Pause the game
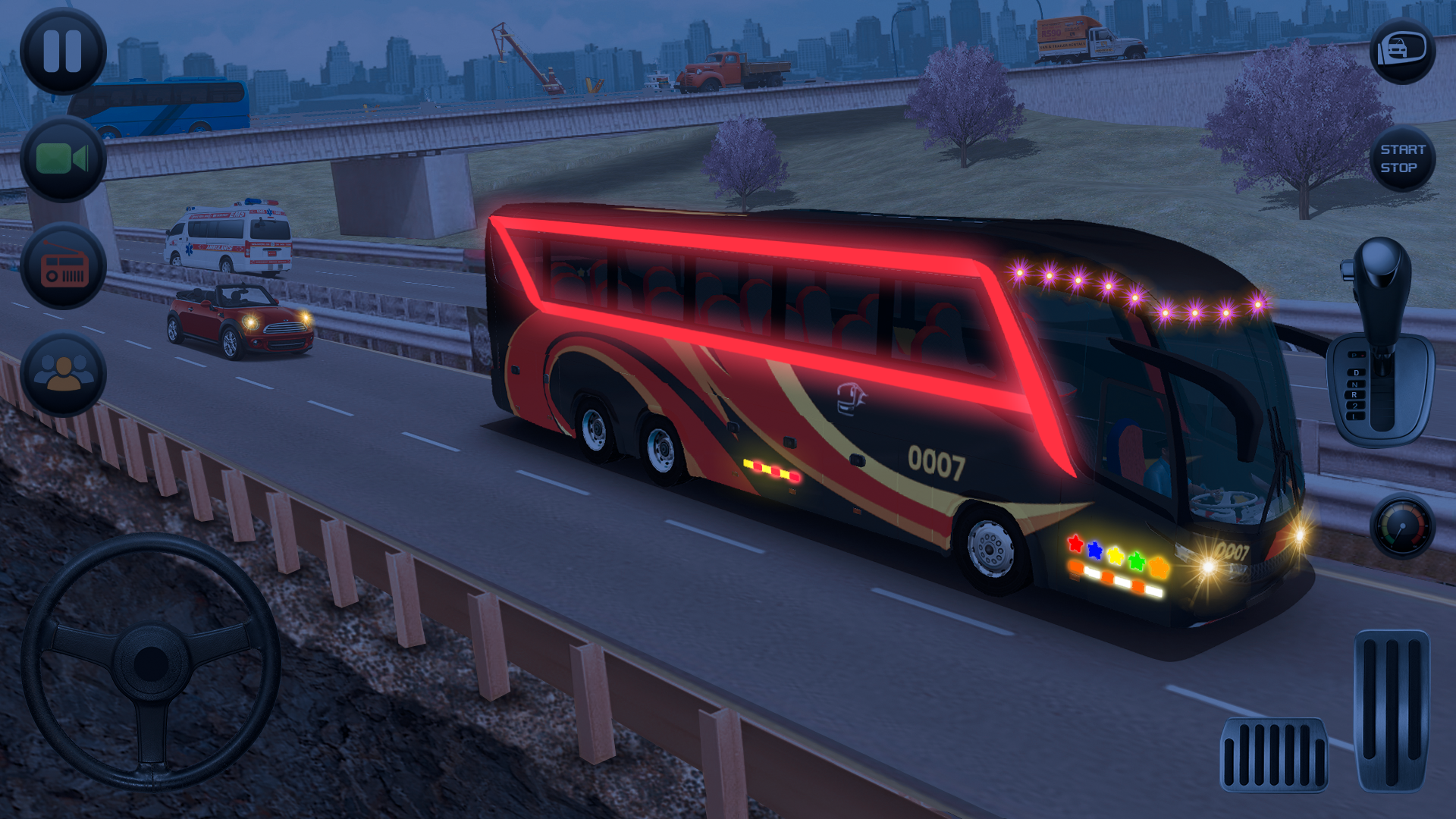 click(63, 52)
